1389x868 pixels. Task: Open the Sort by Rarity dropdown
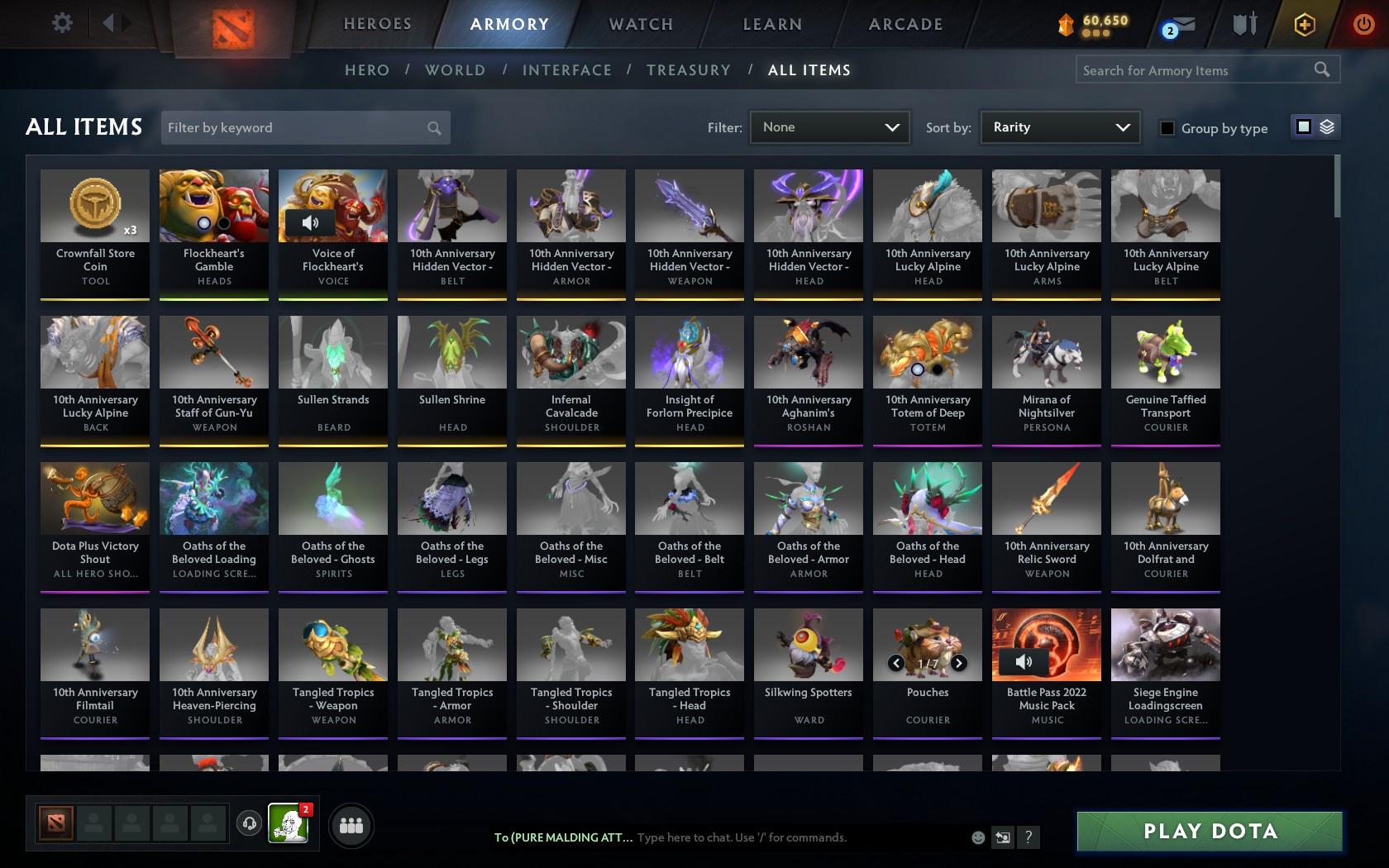coord(1059,126)
